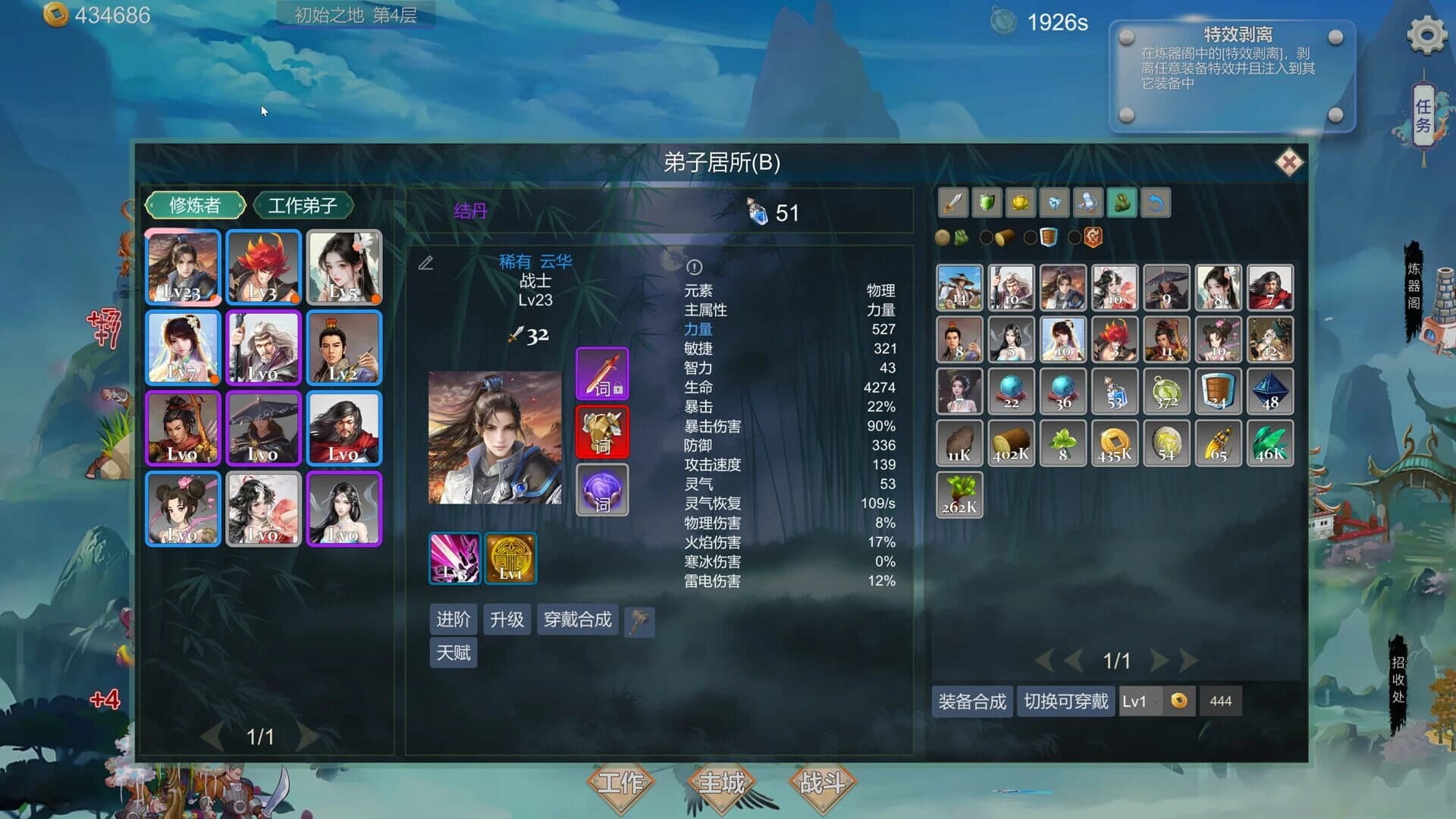Toggle the shield filter circle
This screenshot has height=819, width=1456.
pos(1029,237)
